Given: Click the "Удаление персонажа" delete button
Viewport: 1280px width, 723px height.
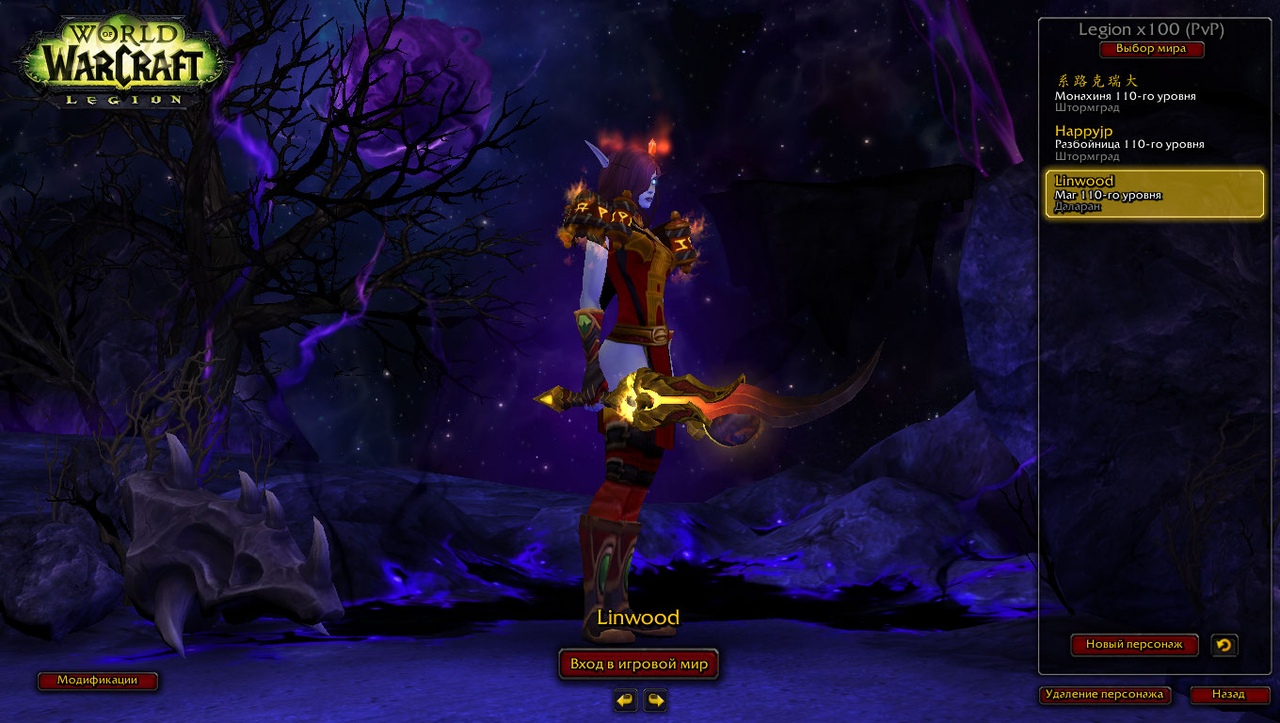Looking at the screenshot, I should pos(1104,694).
